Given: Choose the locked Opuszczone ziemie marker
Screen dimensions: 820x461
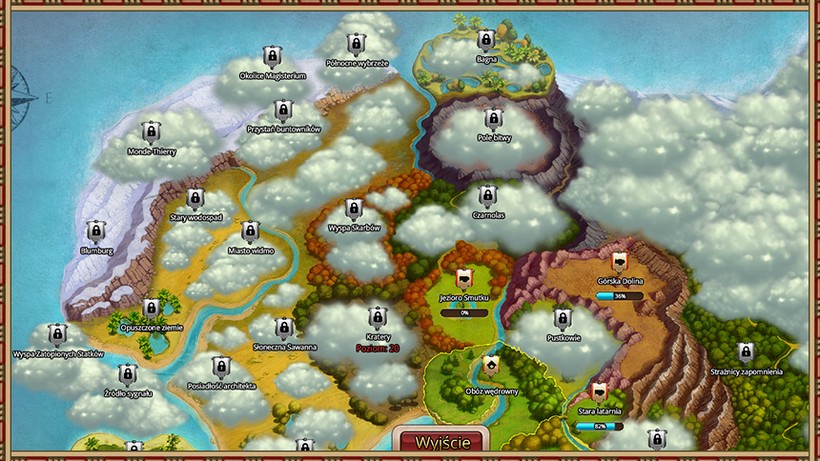Looking at the screenshot, I should (151, 308).
